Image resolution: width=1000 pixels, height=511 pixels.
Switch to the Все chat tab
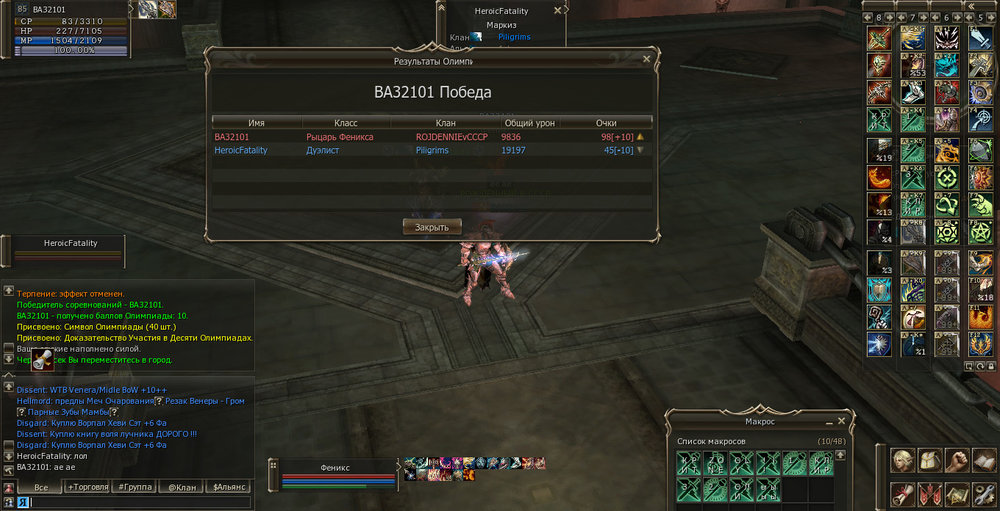point(41,487)
